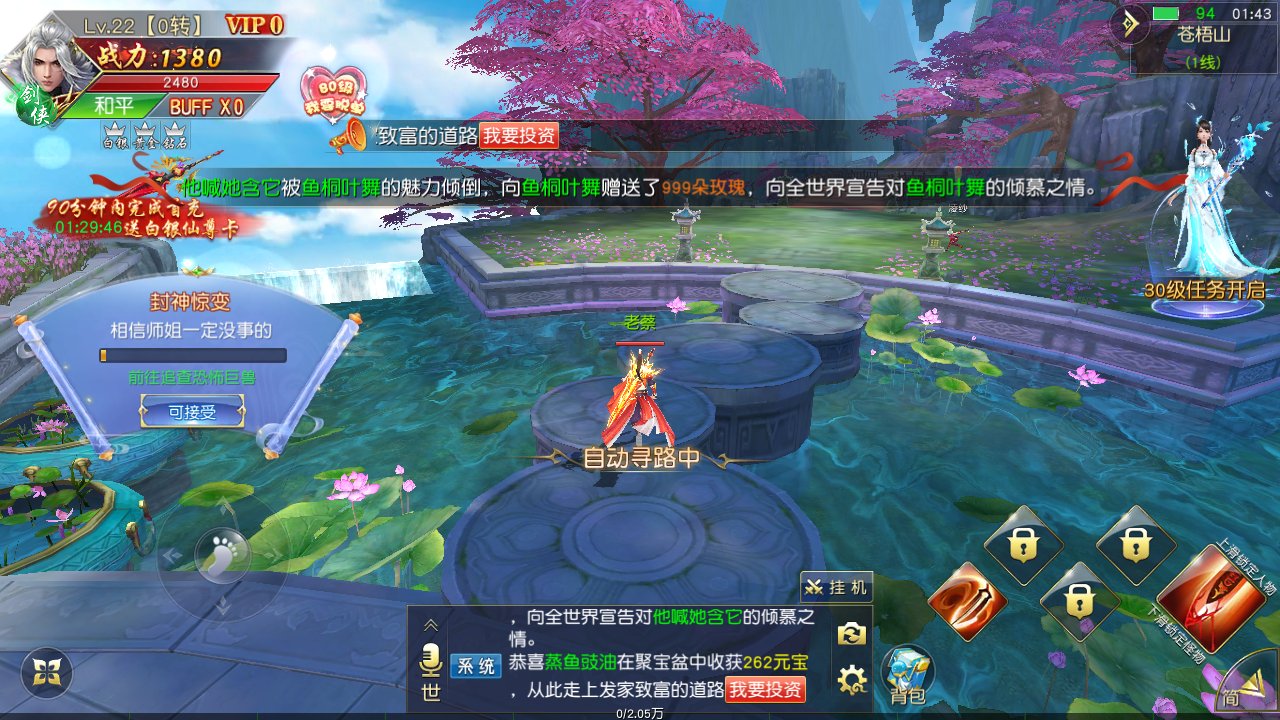The width and height of the screenshot is (1280, 720).
Task: Open the gear settings icon
Action: point(851,681)
